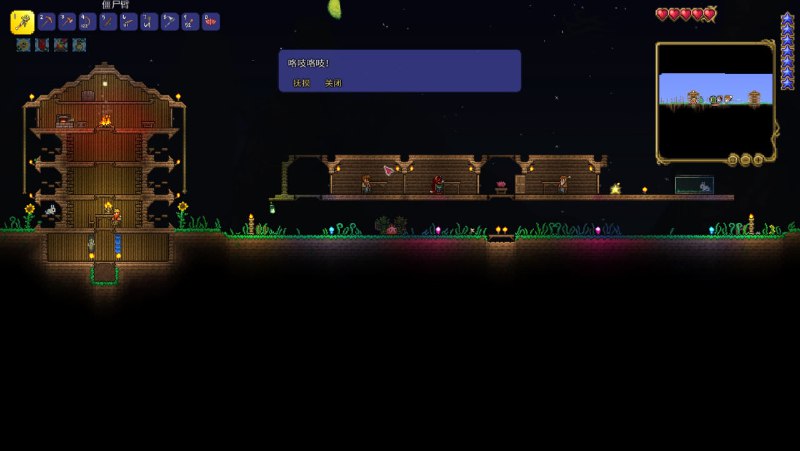Choose the 抚摸 (Pet) dialogue option
The height and width of the screenshot is (451, 800).
click(x=301, y=83)
